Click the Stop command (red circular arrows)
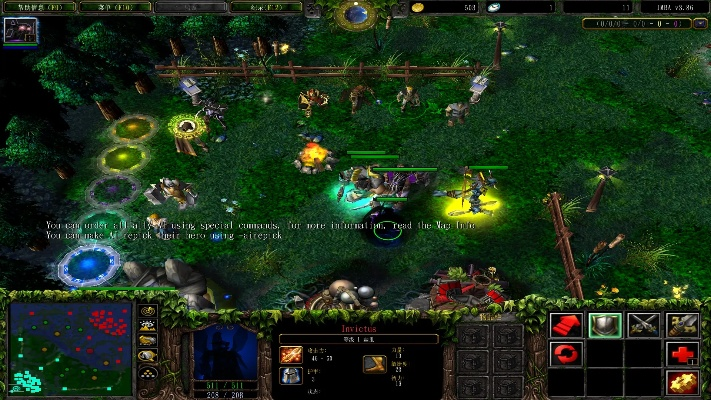Image resolution: width=711 pixels, height=400 pixels. 567,353
